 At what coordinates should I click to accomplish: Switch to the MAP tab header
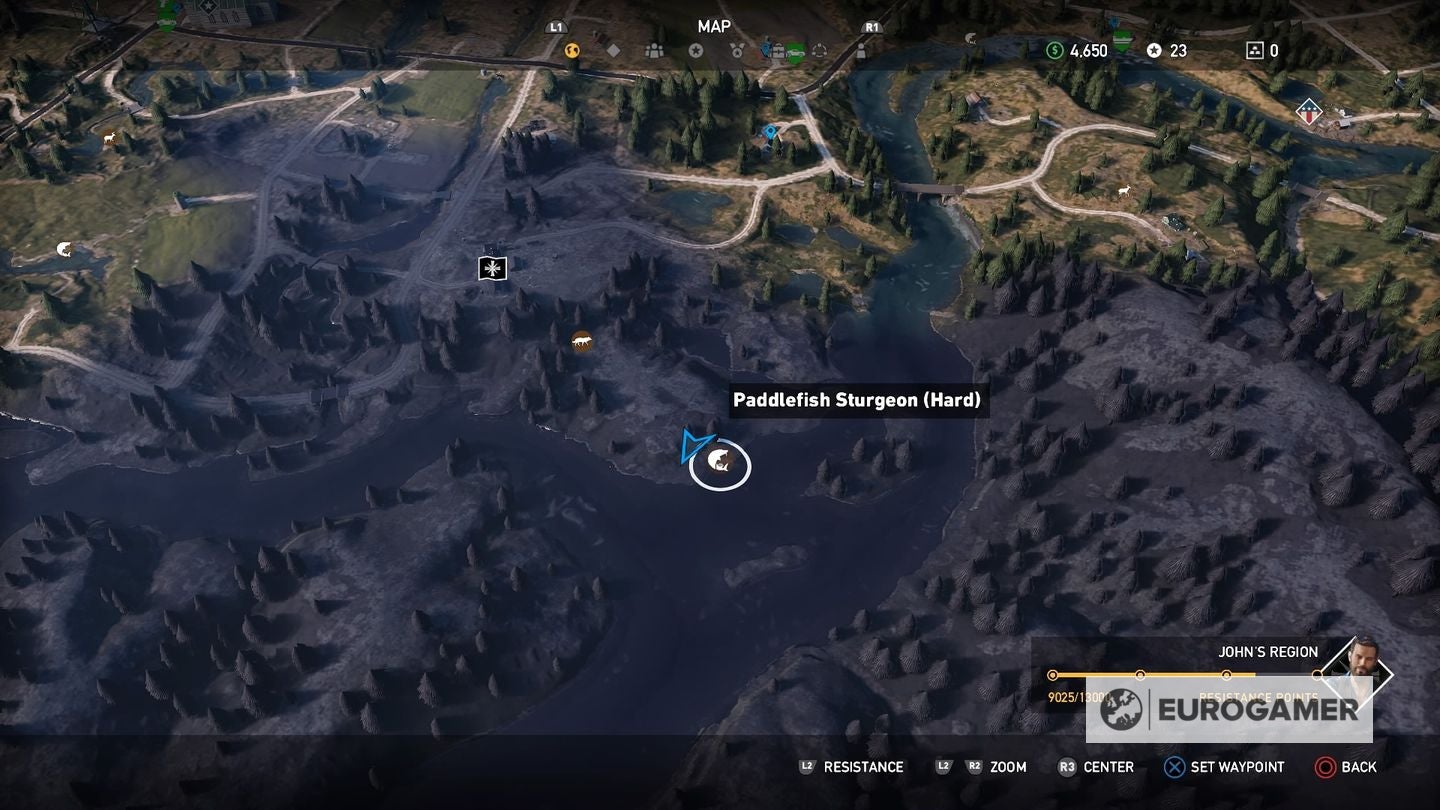(712, 27)
